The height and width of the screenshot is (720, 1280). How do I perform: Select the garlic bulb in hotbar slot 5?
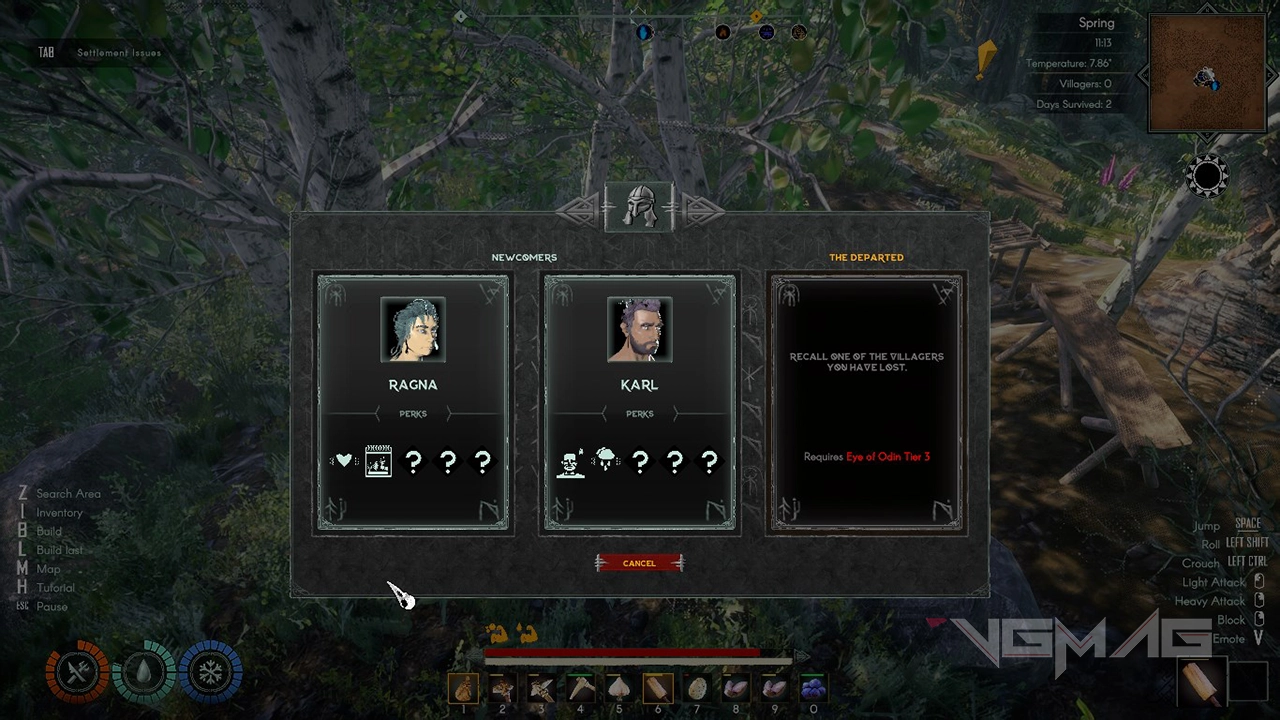coord(619,688)
